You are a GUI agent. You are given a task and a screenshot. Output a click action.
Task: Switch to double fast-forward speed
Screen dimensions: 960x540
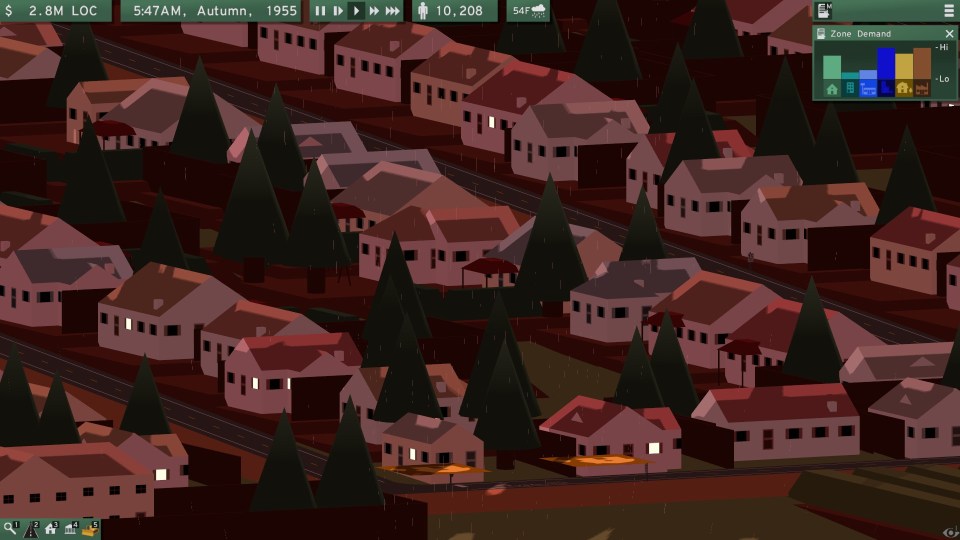tap(375, 11)
